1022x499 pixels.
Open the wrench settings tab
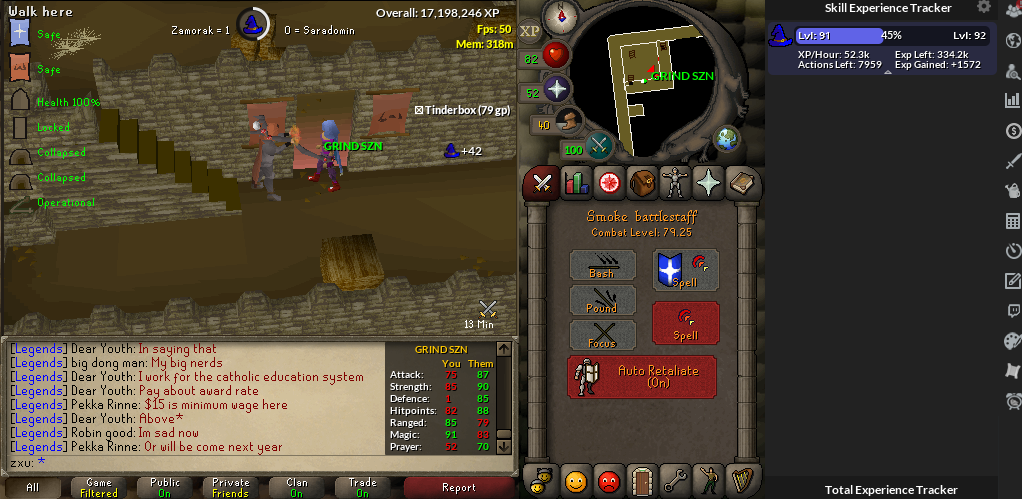[x=677, y=480]
